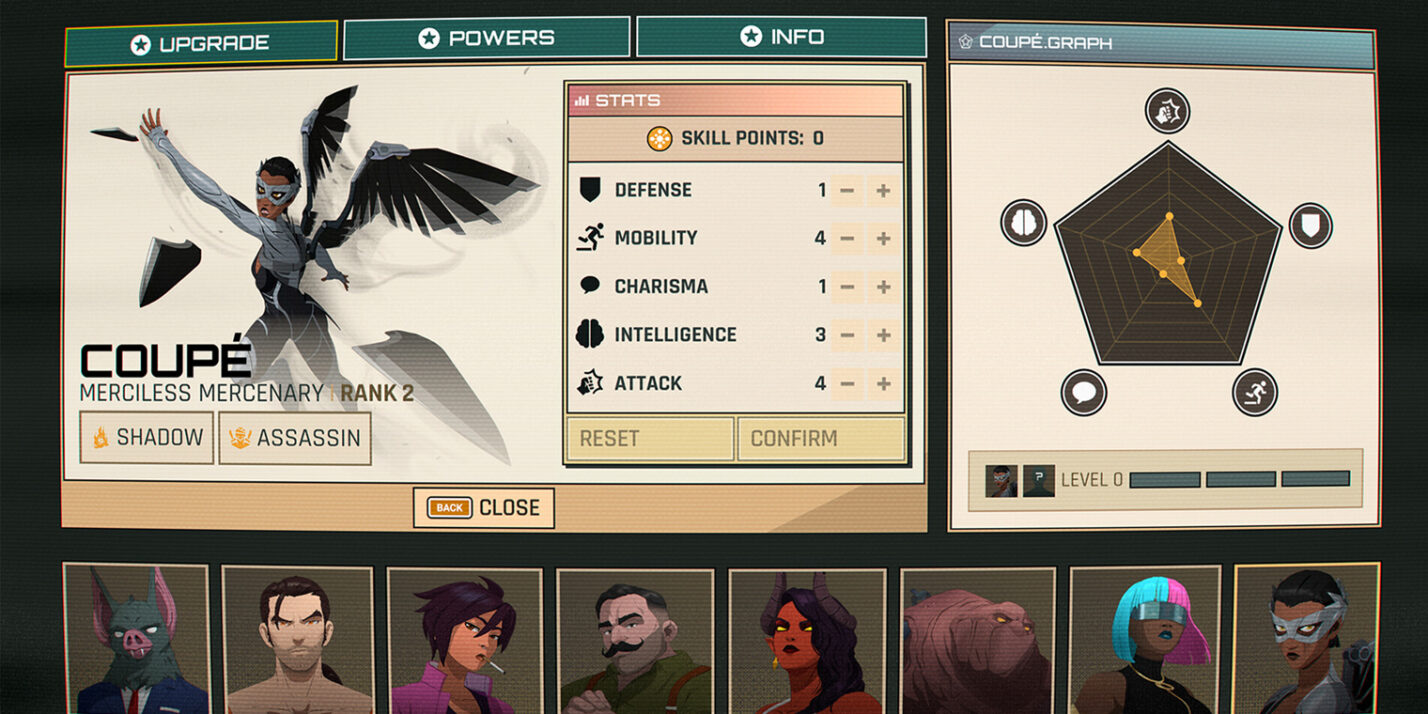Image resolution: width=1428 pixels, height=714 pixels.
Task: Open the Info tab
Action: click(x=780, y=37)
